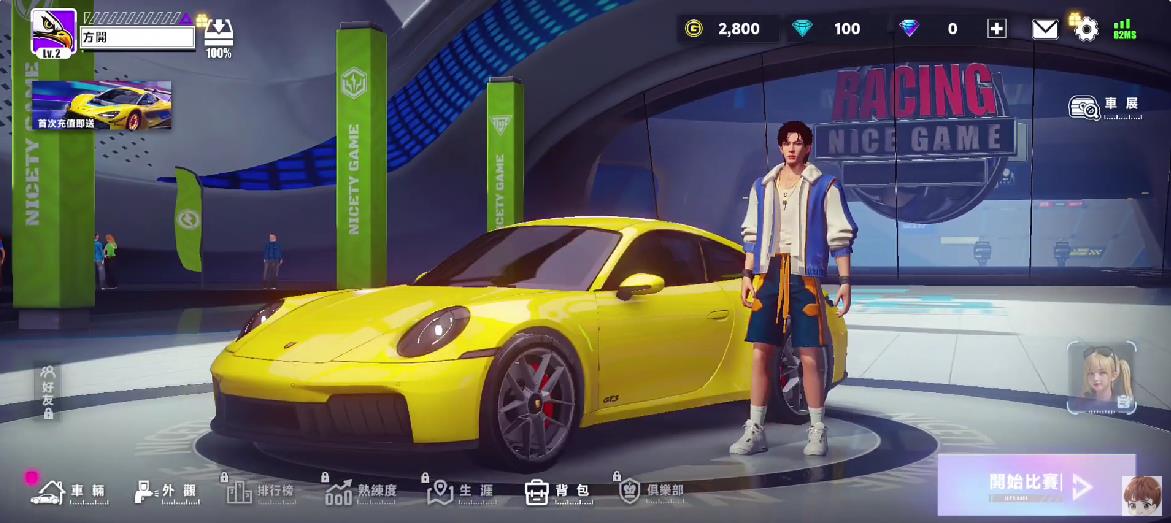
Task: Select the locked 俱樂部 club entry
Action: click(x=651, y=491)
